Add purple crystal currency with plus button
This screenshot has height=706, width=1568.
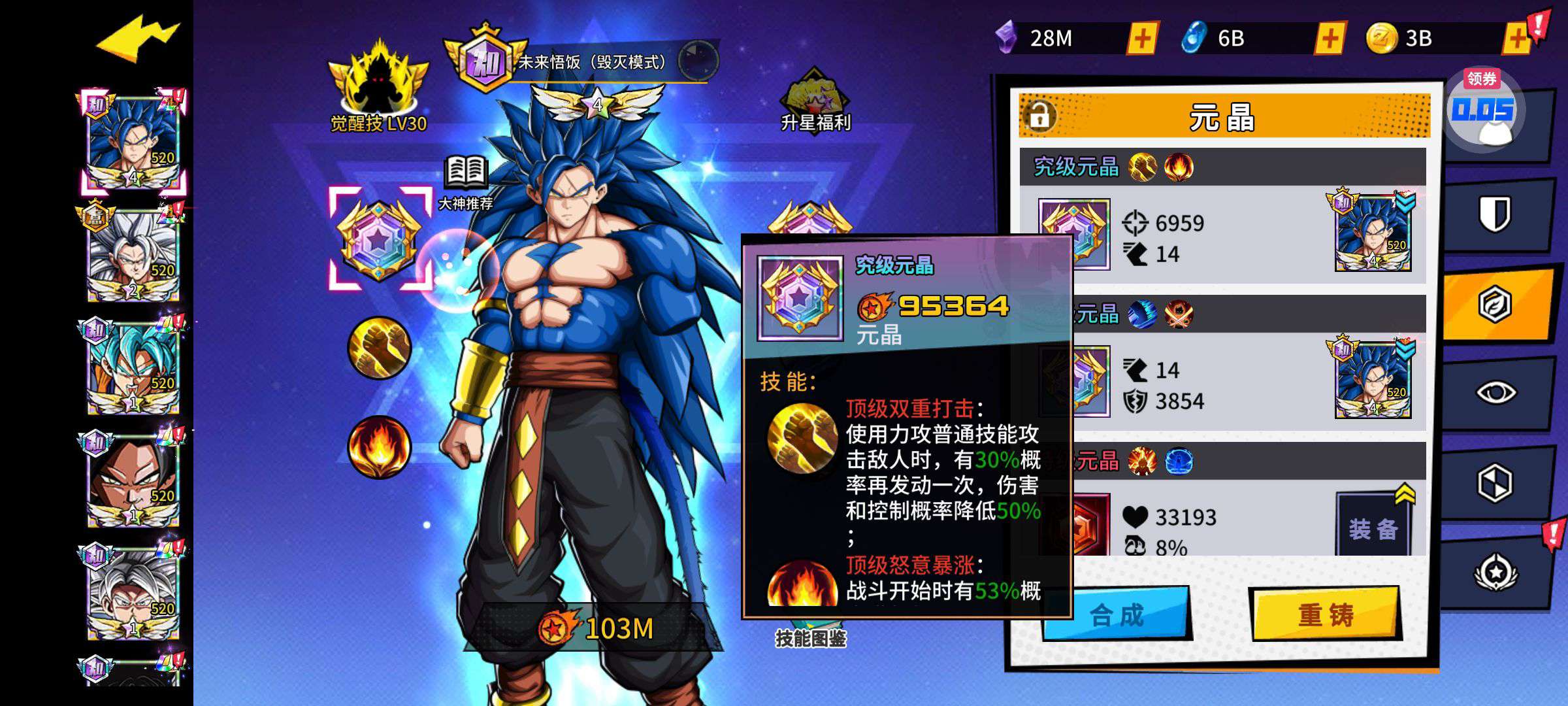pos(1142,39)
